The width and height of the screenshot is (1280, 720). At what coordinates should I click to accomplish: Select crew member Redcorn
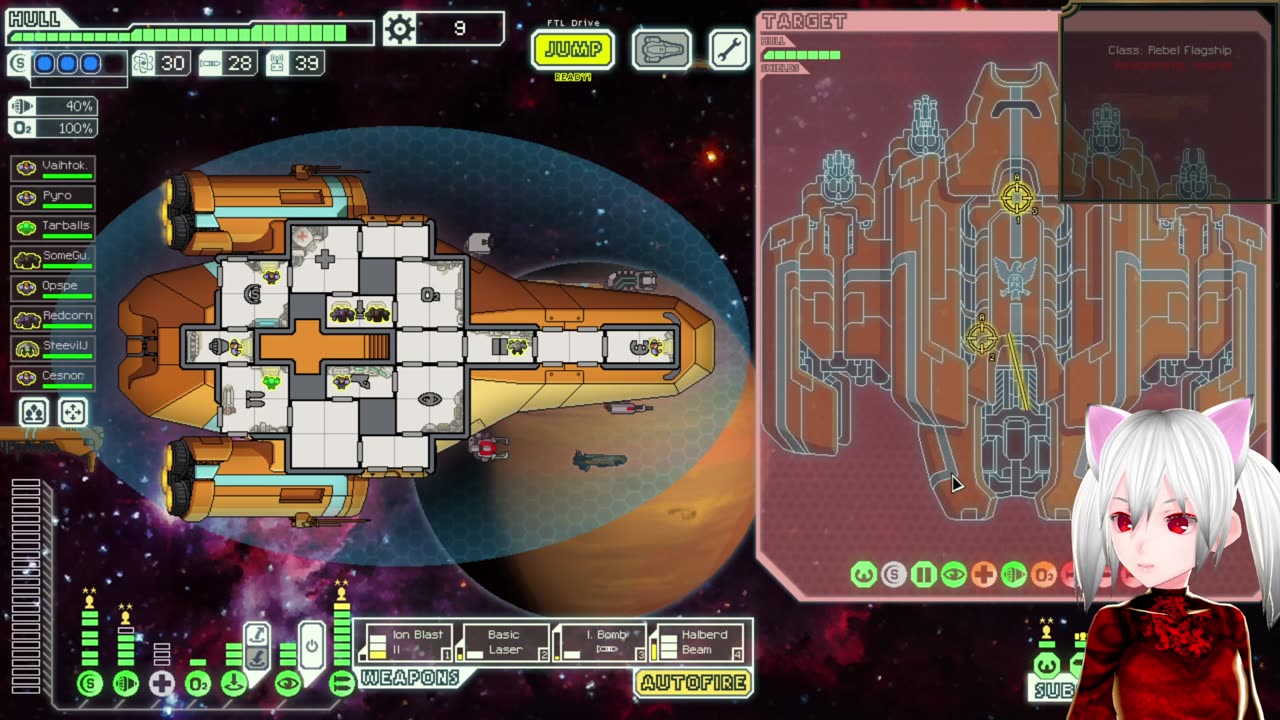point(54,316)
